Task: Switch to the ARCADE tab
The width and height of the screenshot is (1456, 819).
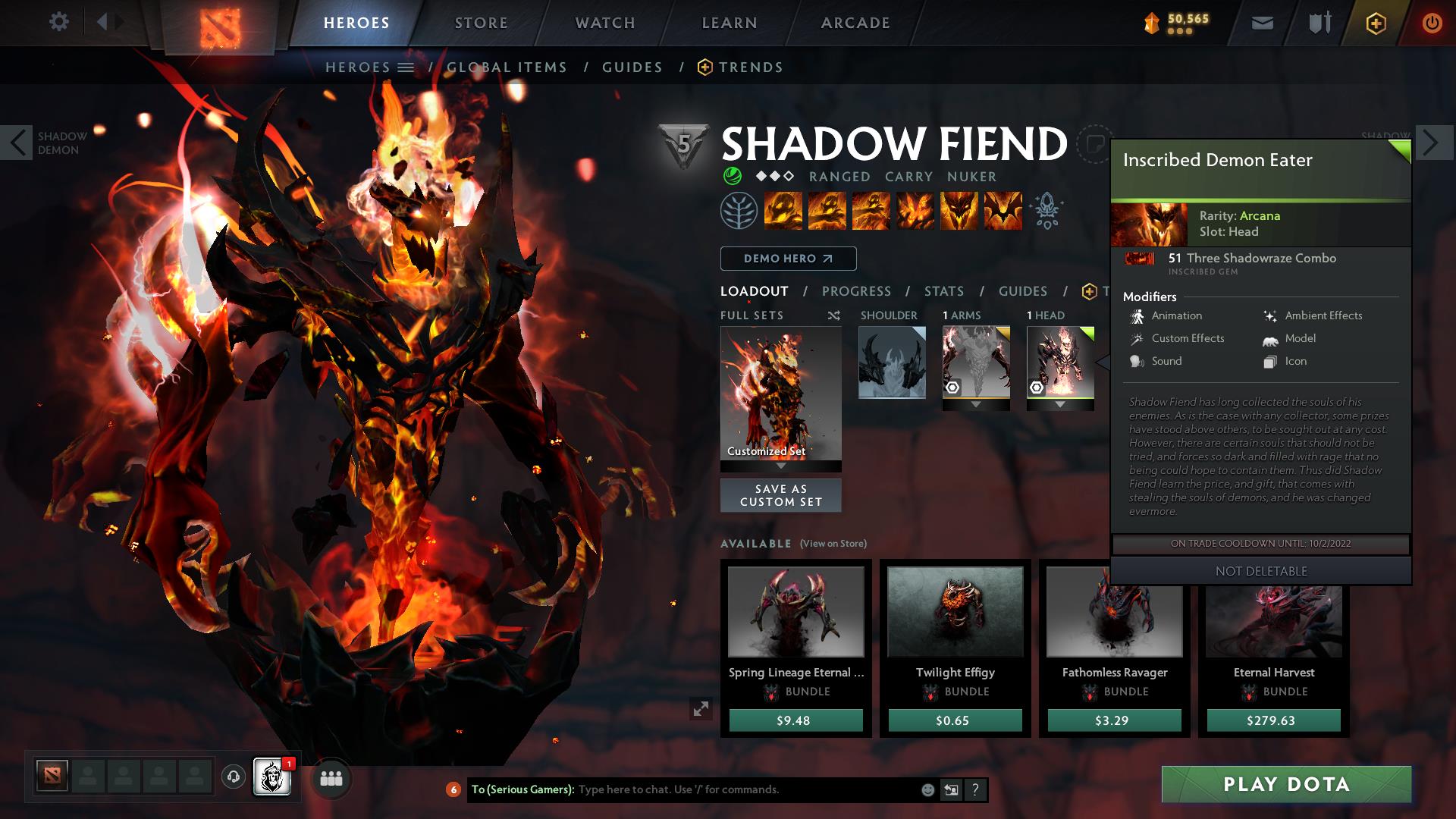Action: click(855, 22)
